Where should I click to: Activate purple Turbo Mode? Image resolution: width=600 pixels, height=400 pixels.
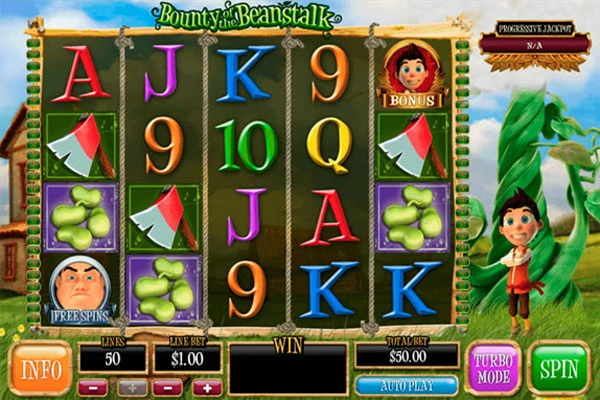click(x=493, y=367)
